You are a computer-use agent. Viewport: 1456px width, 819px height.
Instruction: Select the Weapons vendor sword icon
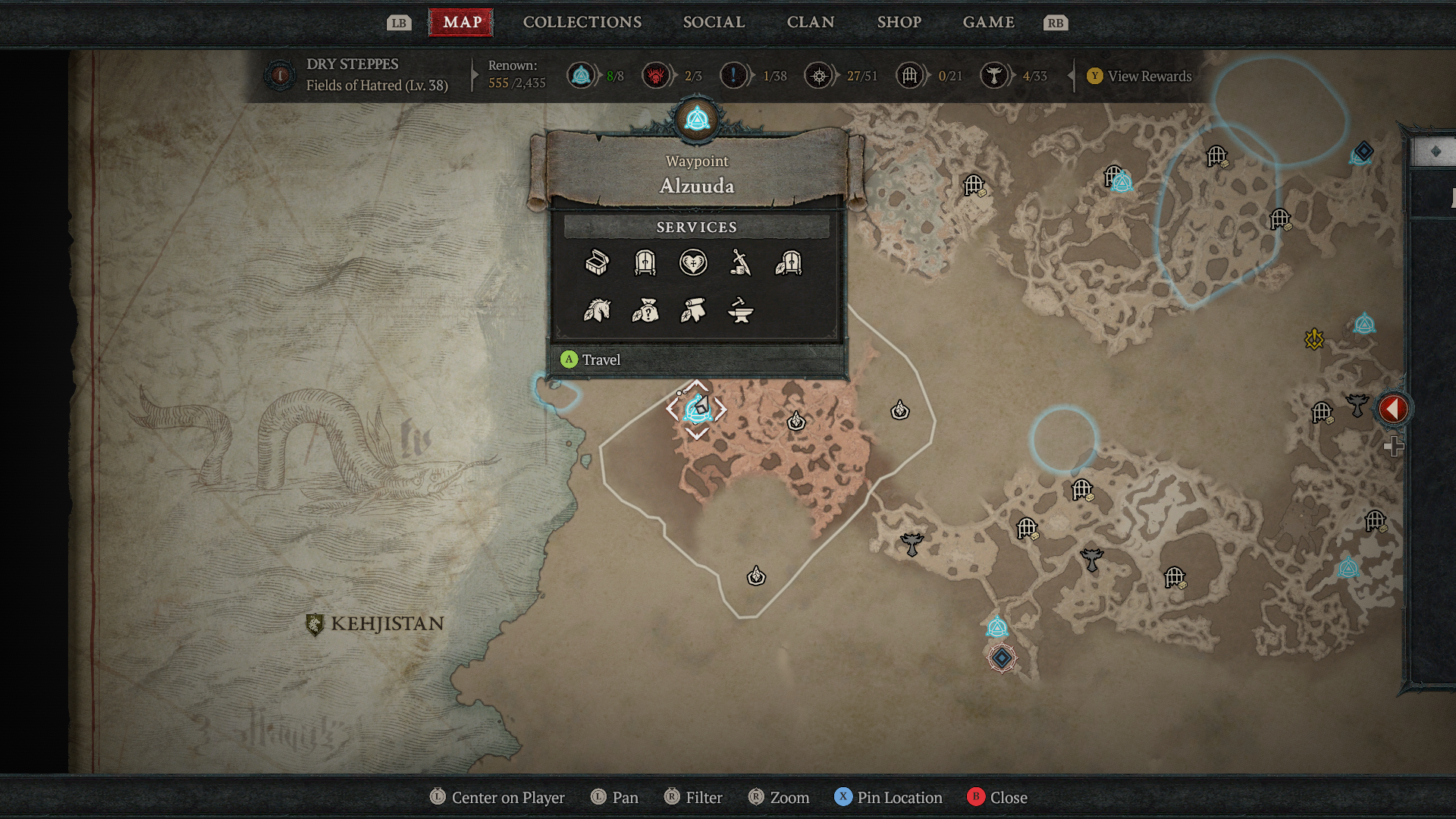[x=741, y=264]
